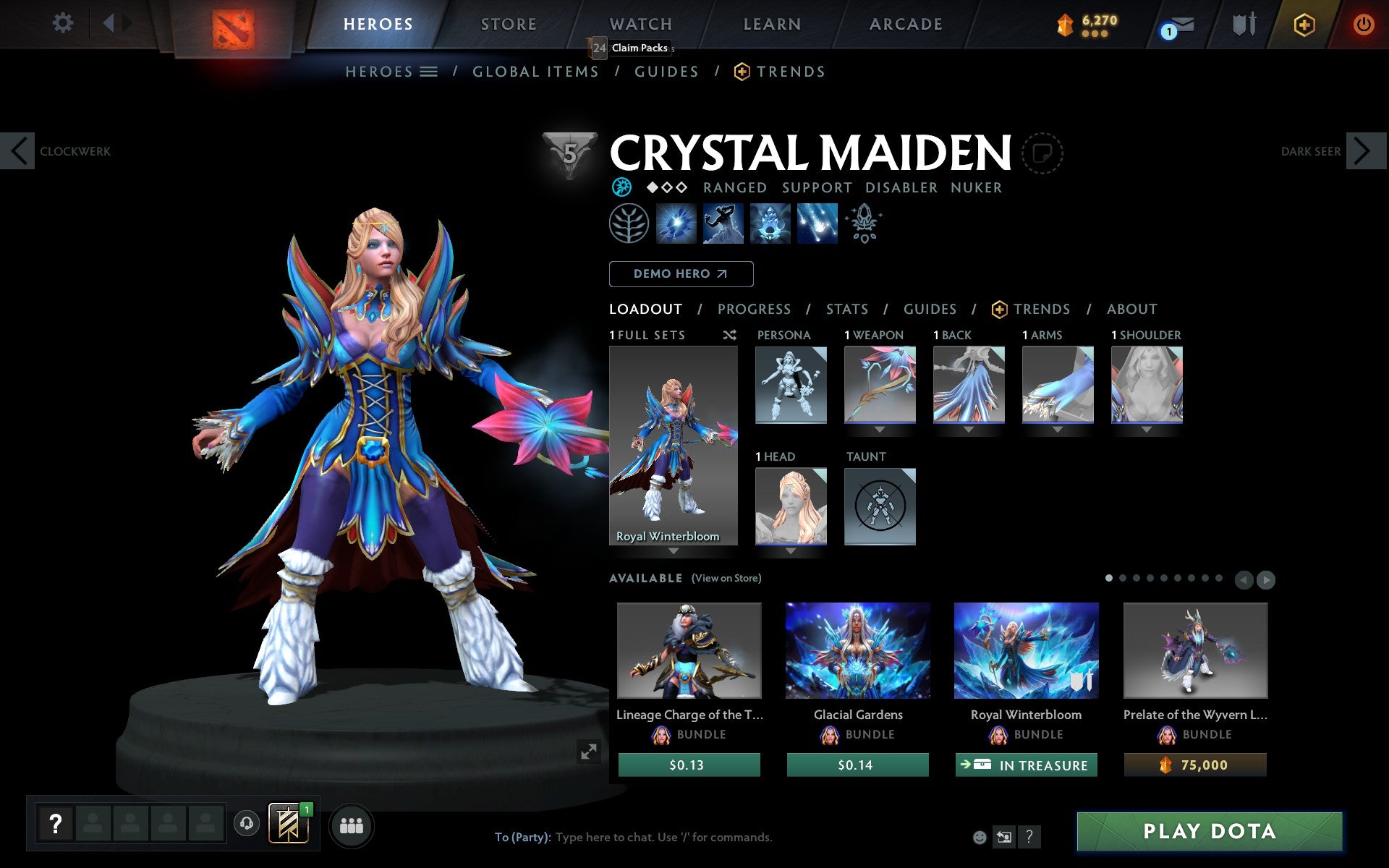Open the Watch menu
Screen dimensions: 1389x868
(640, 24)
